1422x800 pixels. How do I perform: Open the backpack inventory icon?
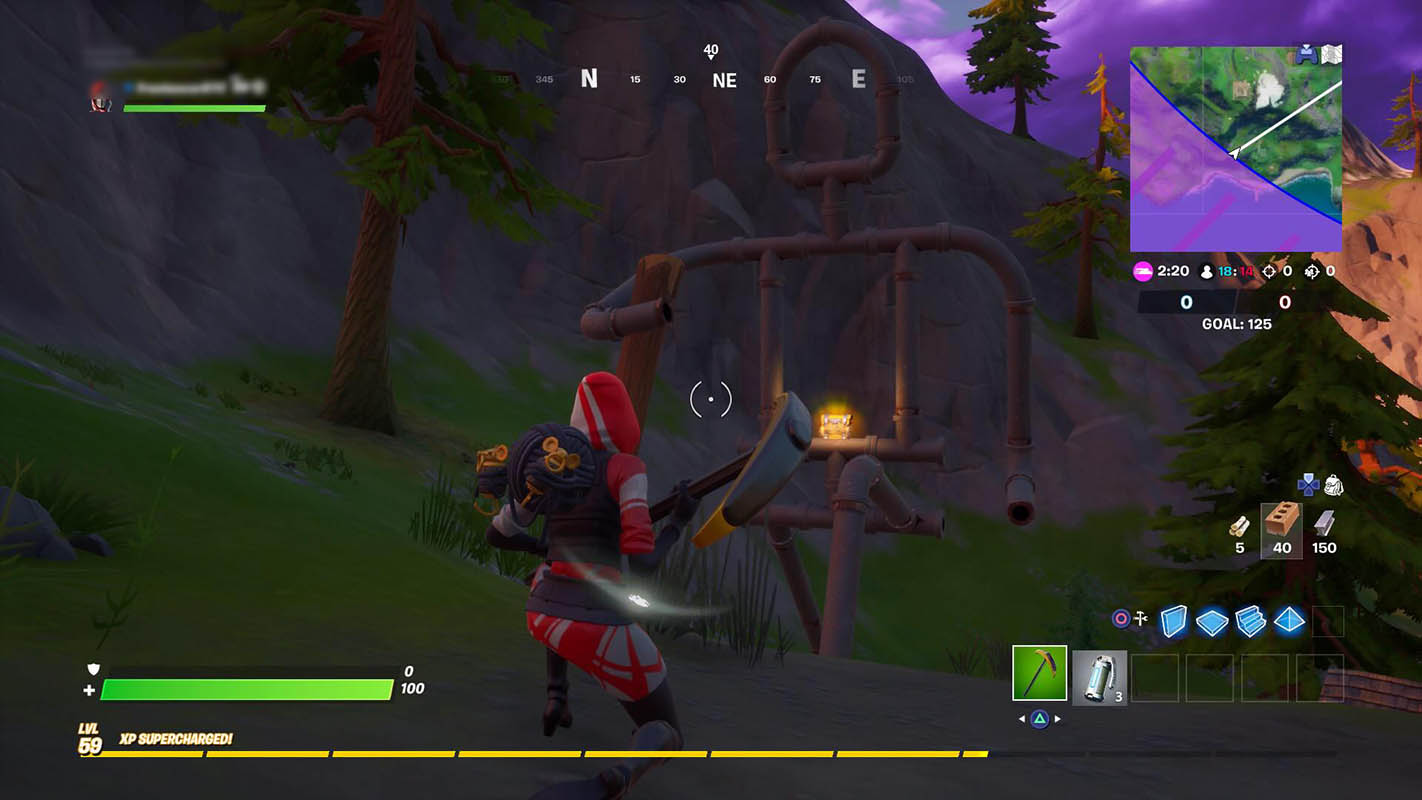[1332, 486]
